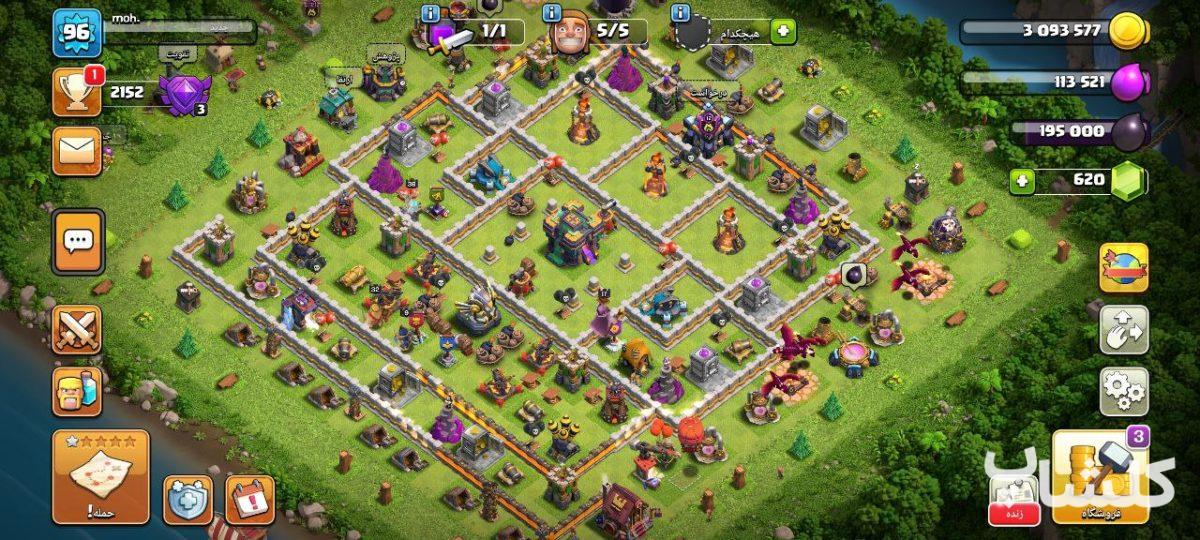Open the shield status button
1200x540 pixels.
click(x=188, y=499)
